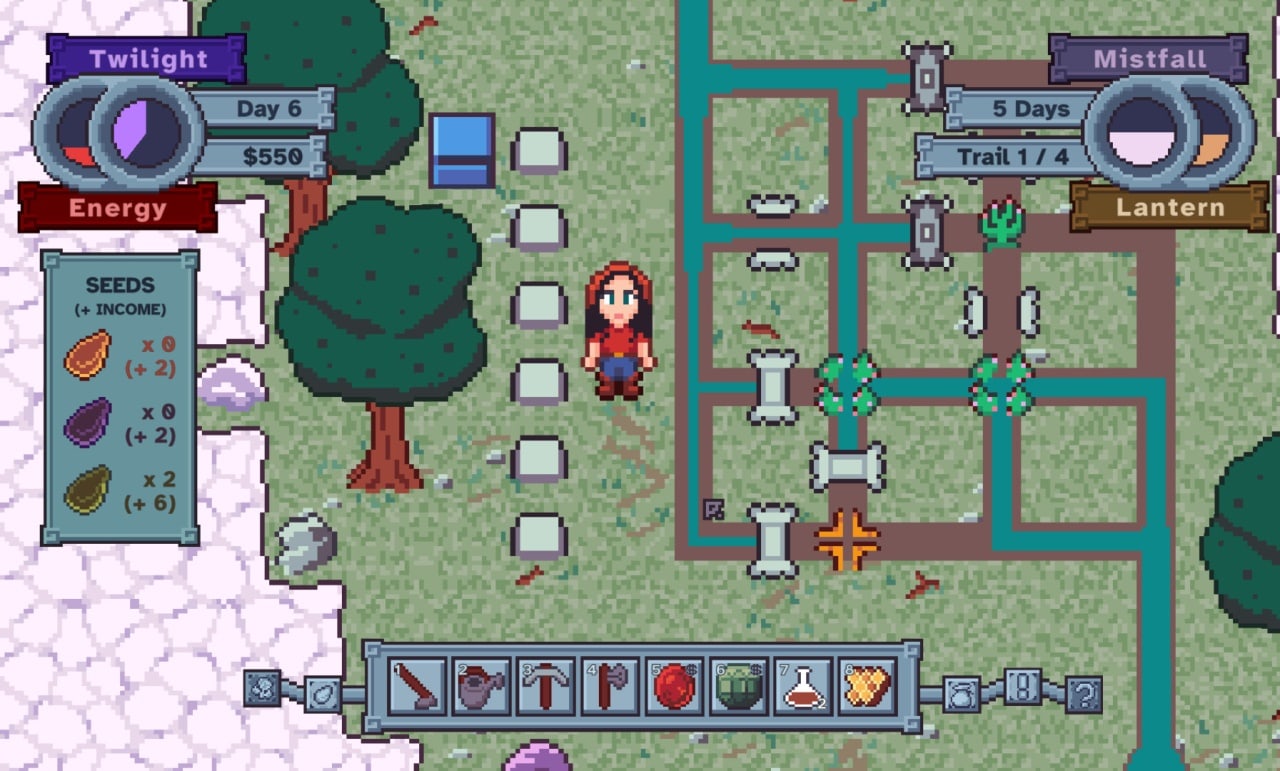This screenshot has height=771, width=1280.
Task: Select the axe in slot 4
Action: click(x=610, y=687)
